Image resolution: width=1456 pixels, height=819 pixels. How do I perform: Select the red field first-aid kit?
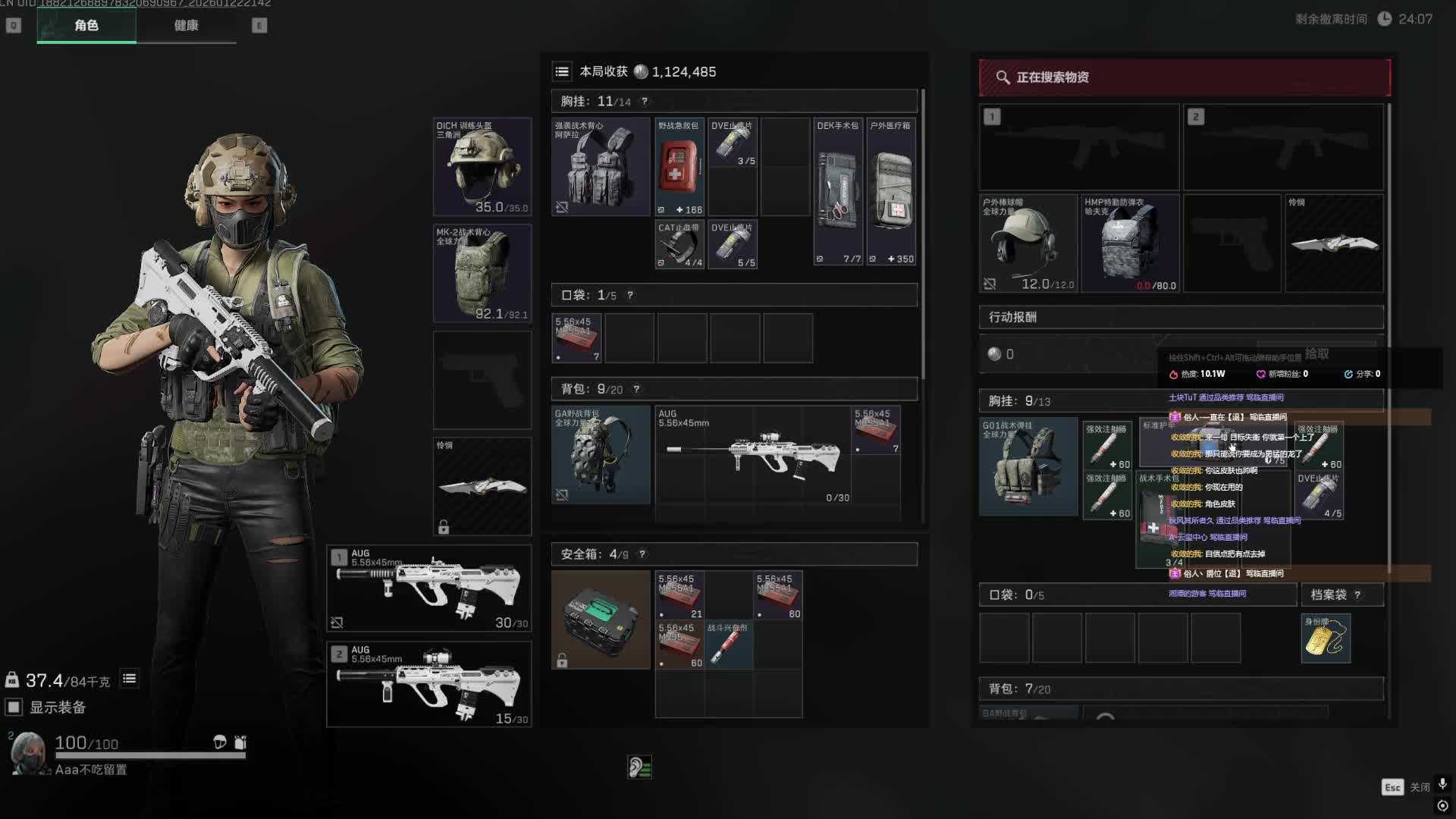click(x=679, y=167)
